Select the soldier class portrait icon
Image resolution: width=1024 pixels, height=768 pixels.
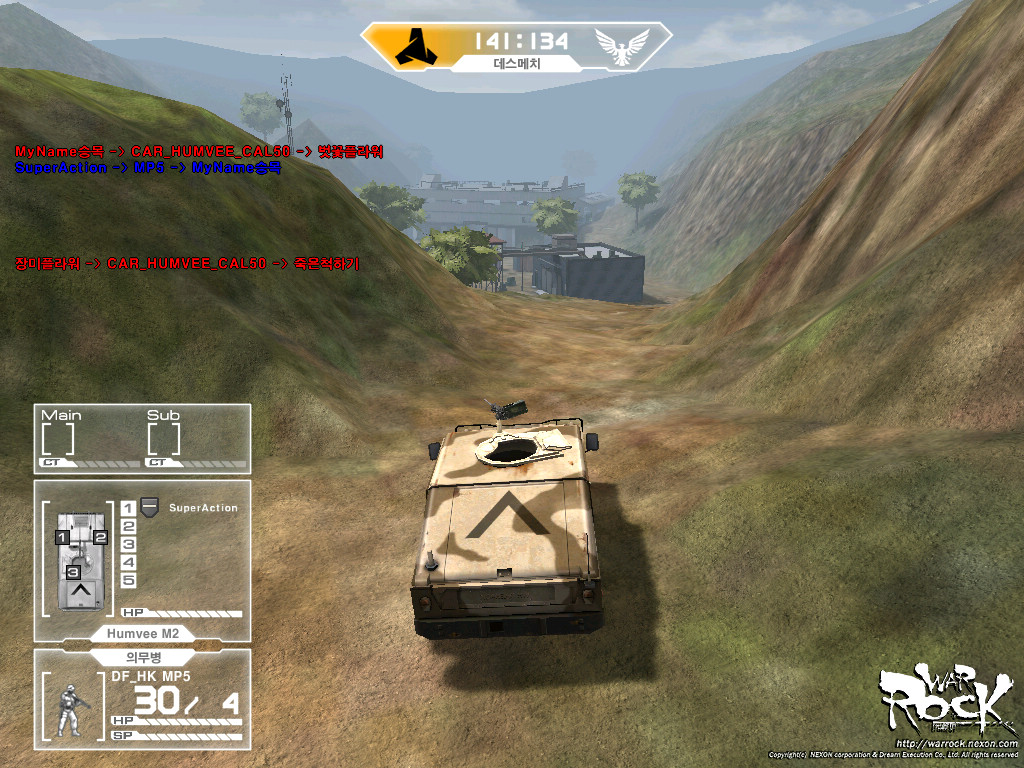[71, 710]
